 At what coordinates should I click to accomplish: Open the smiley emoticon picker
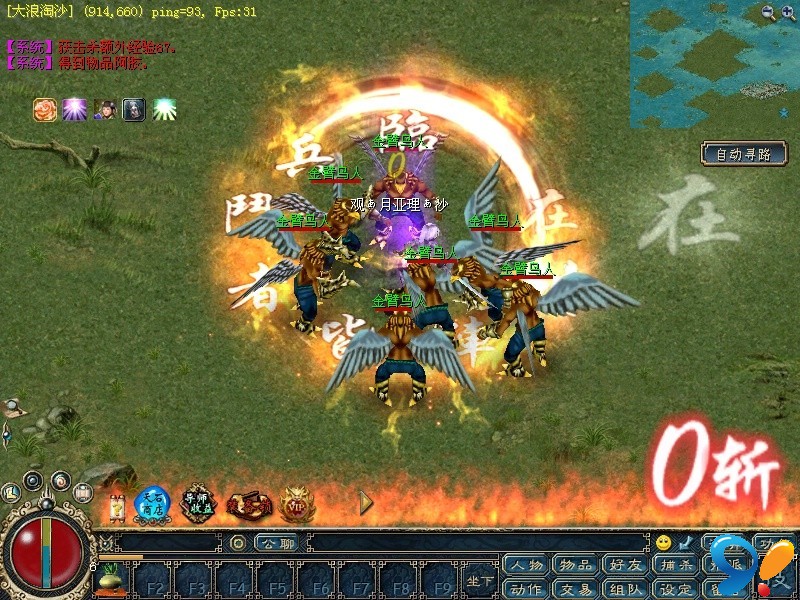[x=663, y=543]
